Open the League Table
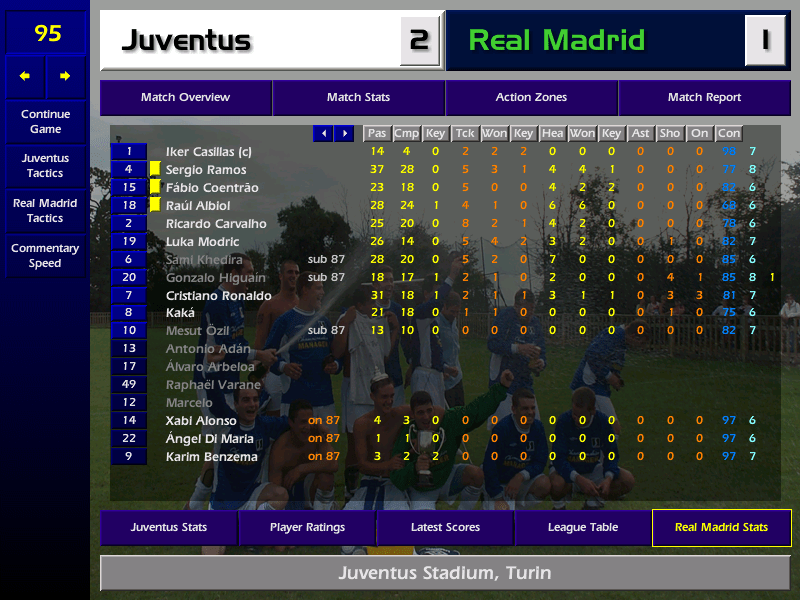Screen dimensions: 800x600 pyautogui.click(x=583, y=527)
